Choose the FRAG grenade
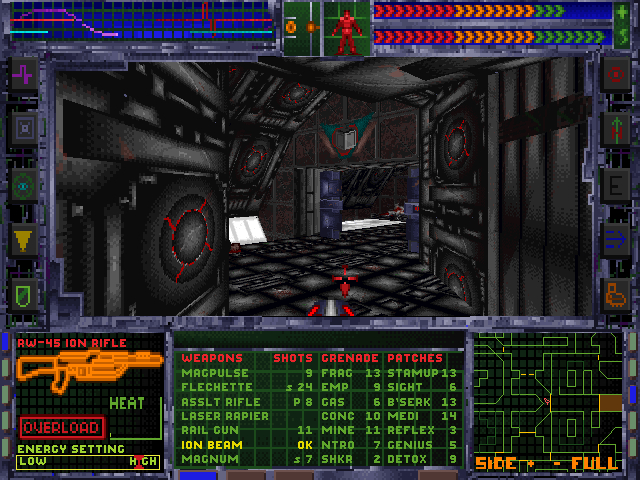640x480 pixels. [x=337, y=373]
